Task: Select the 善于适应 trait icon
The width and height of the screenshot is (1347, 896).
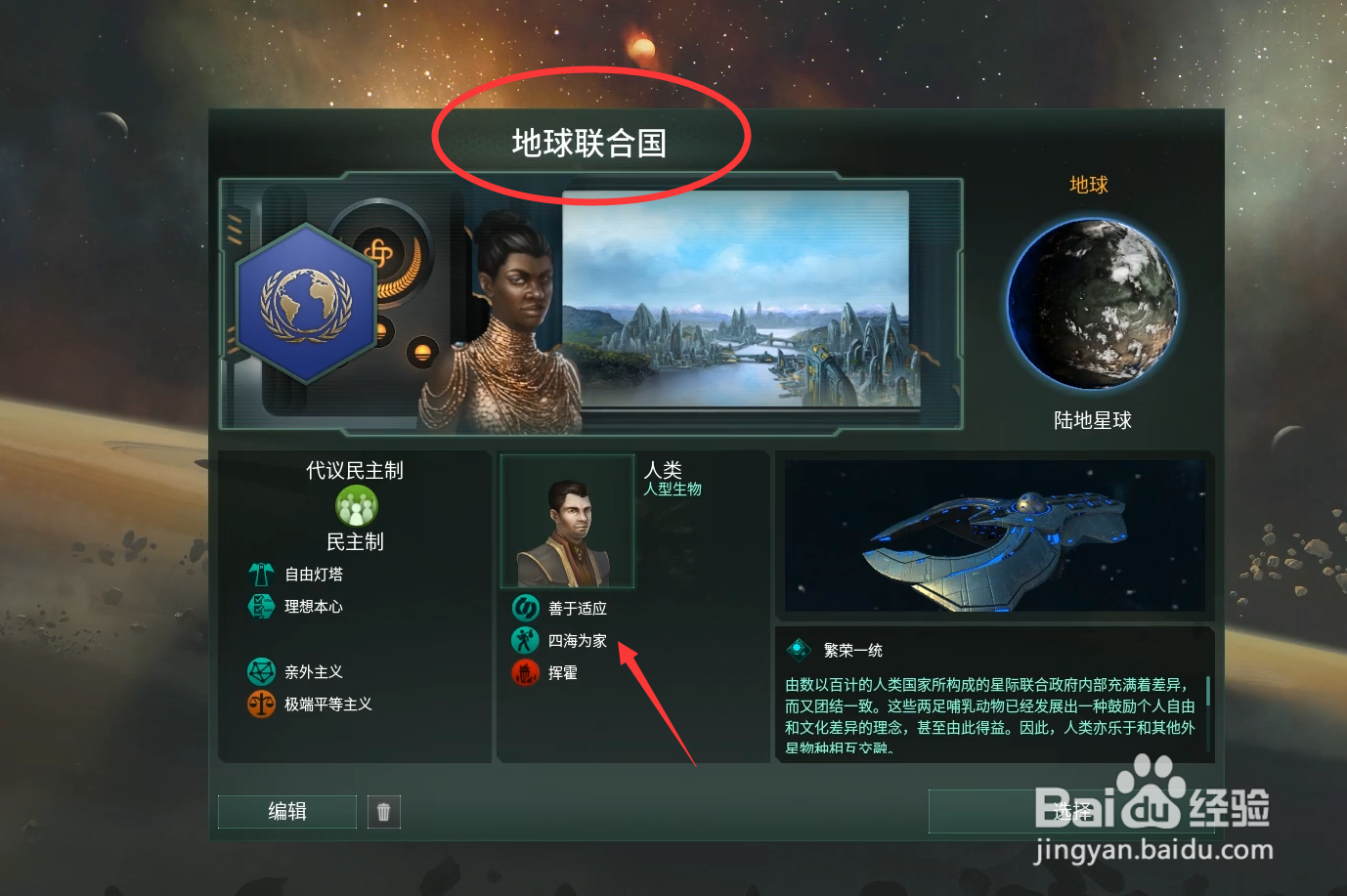Action: [525, 607]
